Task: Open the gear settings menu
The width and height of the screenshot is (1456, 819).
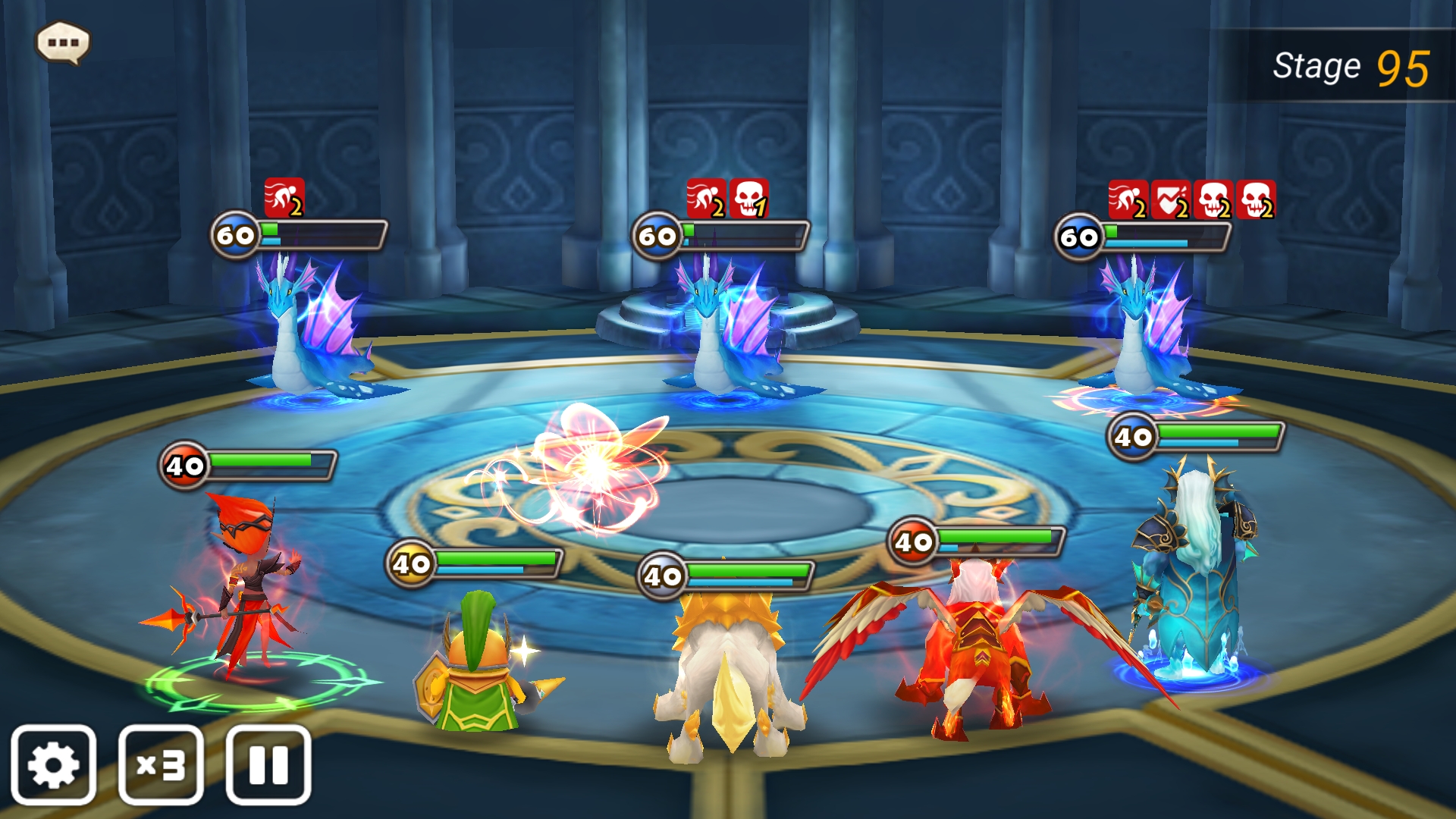Action: coord(53,764)
